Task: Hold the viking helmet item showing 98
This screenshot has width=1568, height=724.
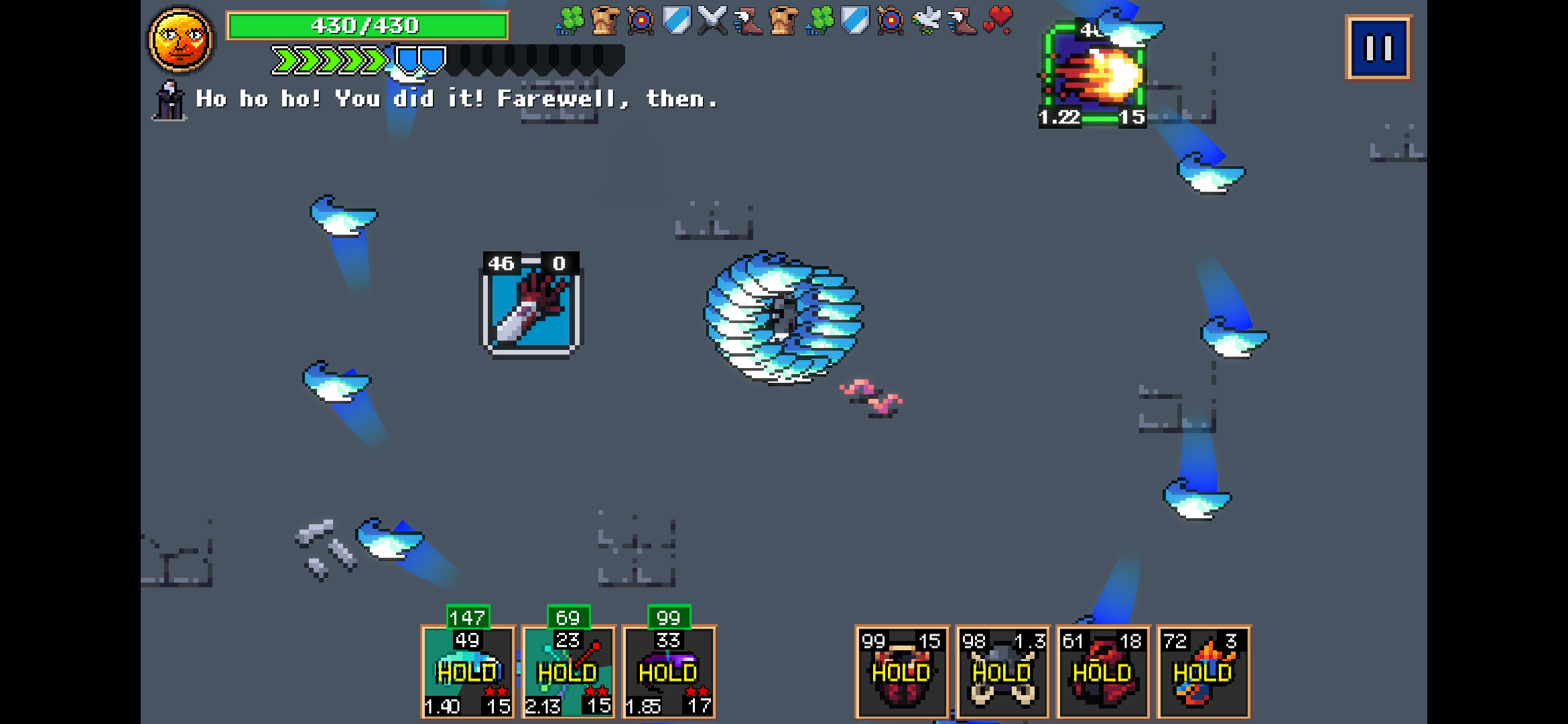Action: click(x=1002, y=670)
